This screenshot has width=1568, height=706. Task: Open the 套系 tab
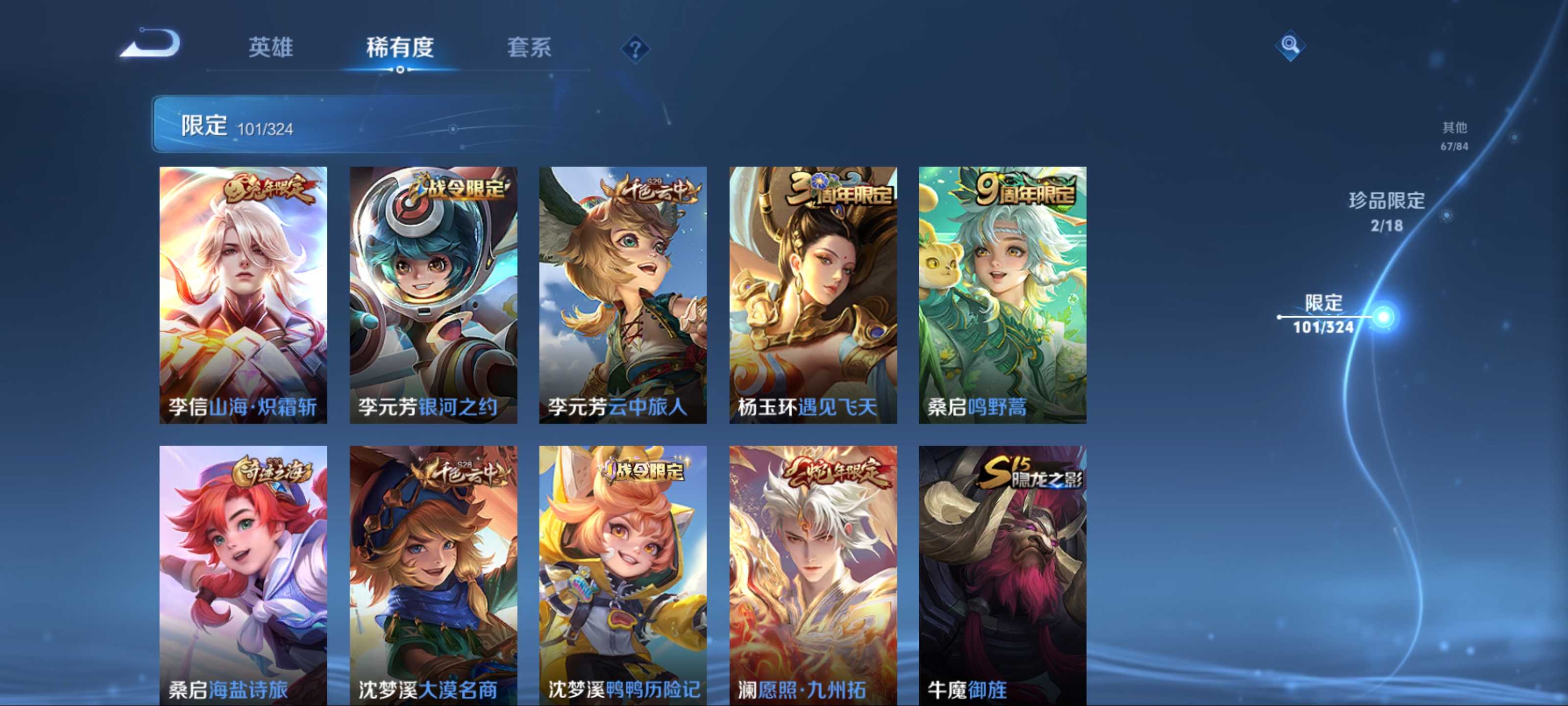(529, 47)
